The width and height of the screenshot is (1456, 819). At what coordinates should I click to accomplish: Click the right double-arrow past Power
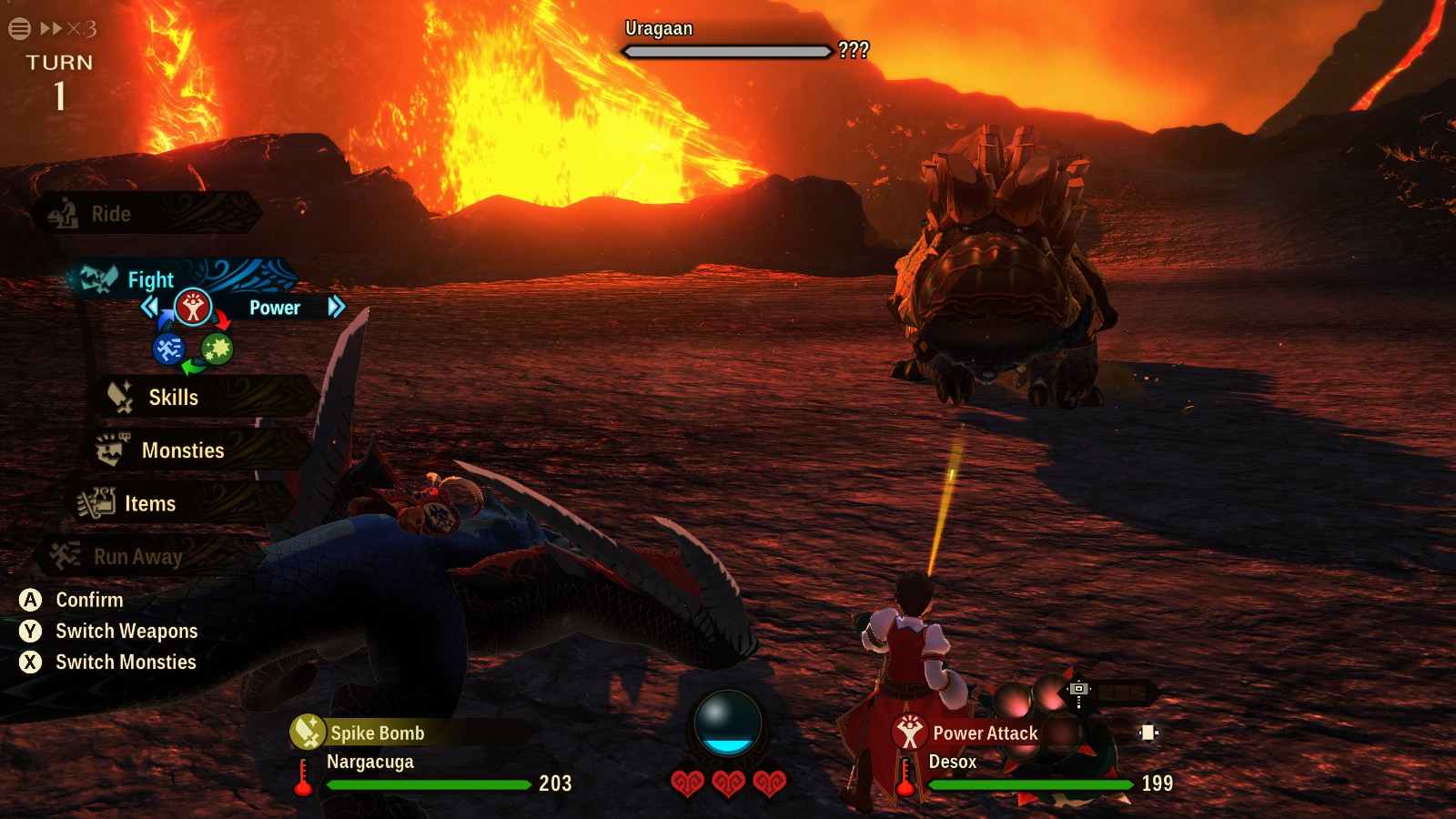click(x=337, y=308)
